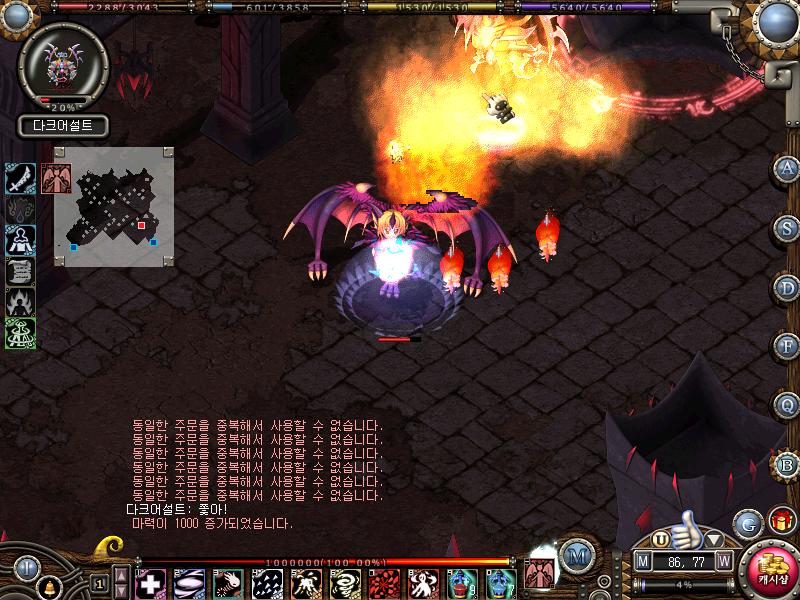Open the M button beside the coordinates

(x=643, y=562)
